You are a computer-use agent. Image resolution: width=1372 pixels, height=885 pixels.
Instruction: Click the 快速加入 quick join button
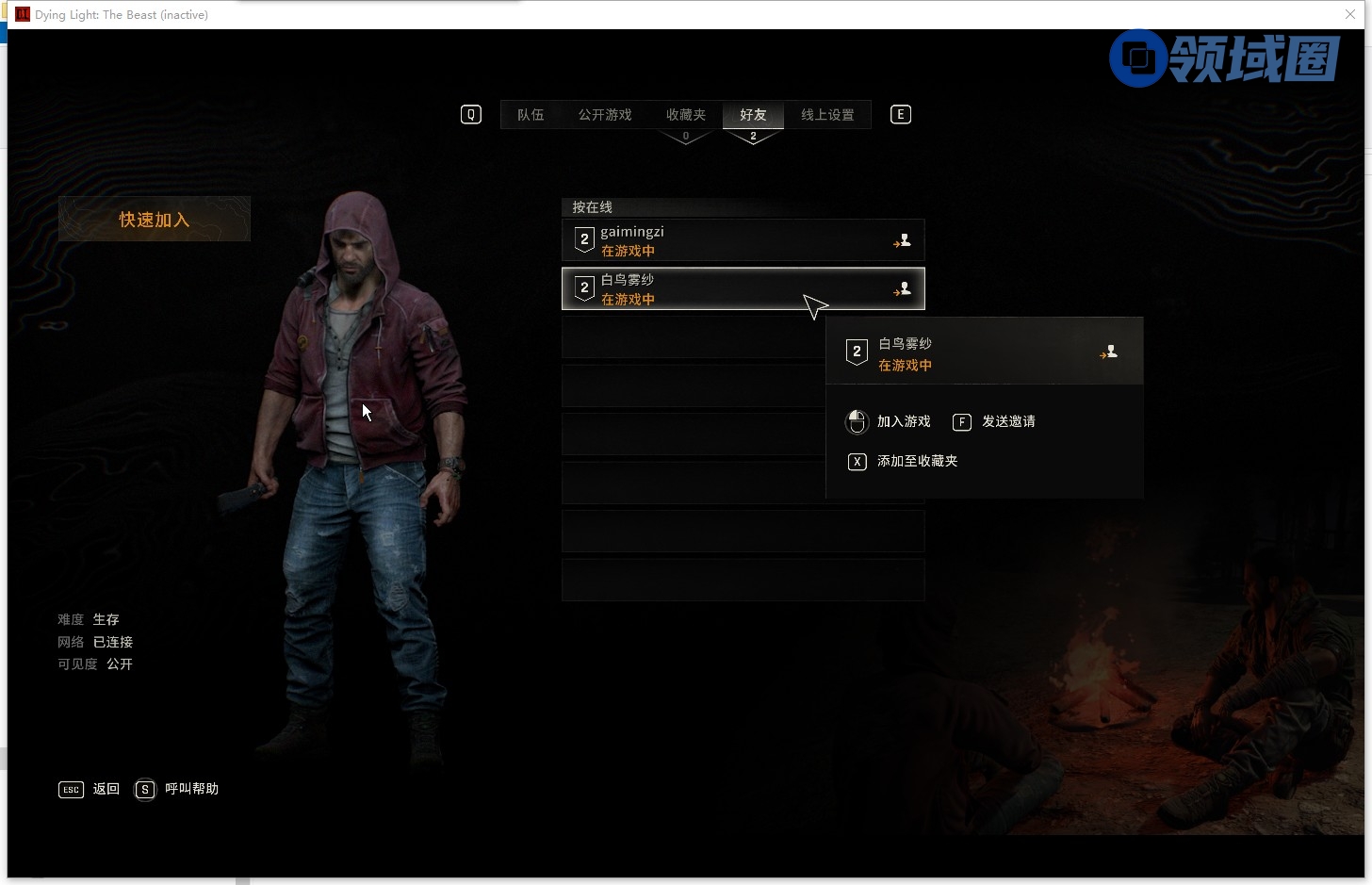pos(155,220)
